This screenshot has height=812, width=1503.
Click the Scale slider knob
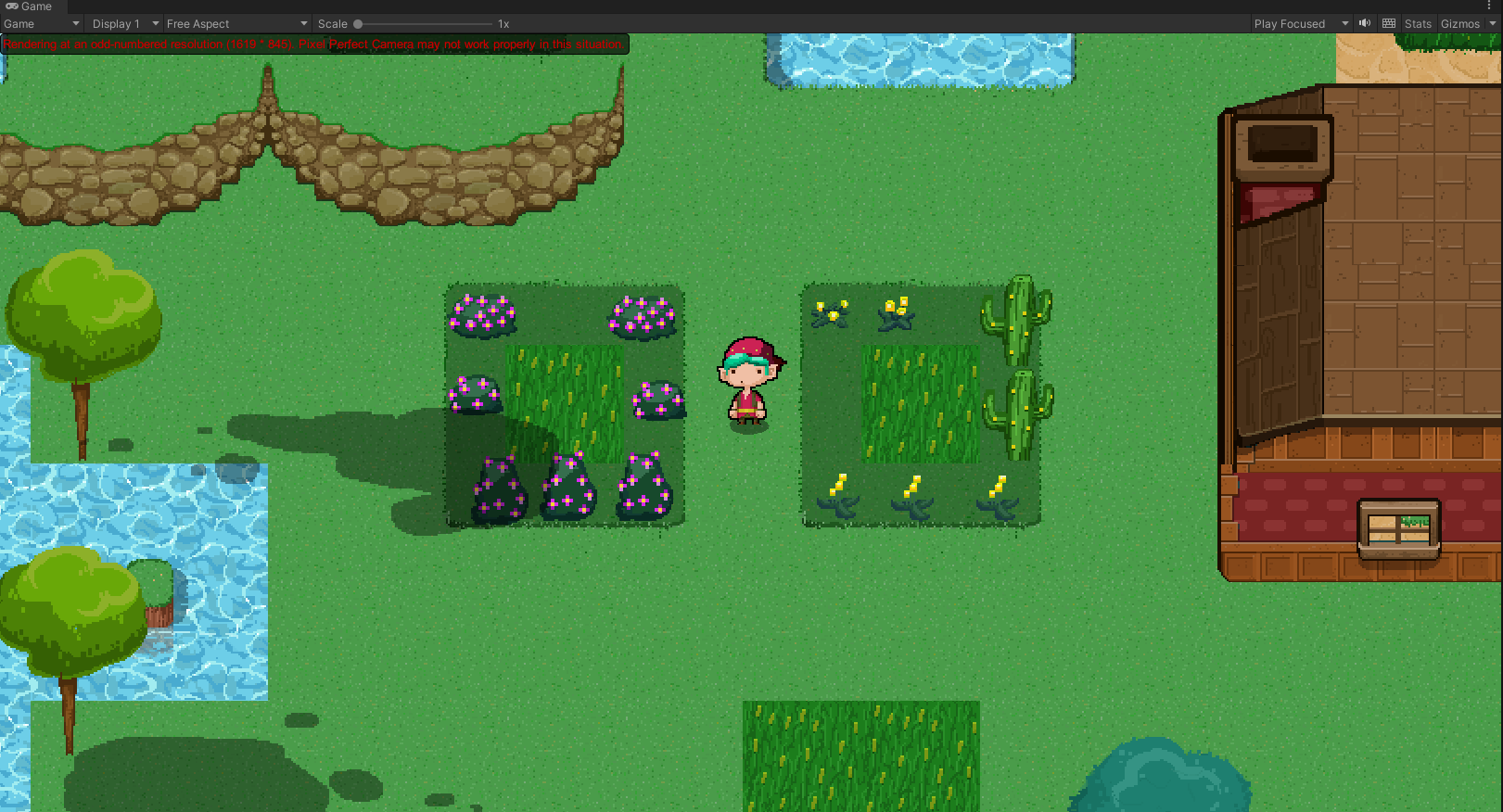(359, 23)
